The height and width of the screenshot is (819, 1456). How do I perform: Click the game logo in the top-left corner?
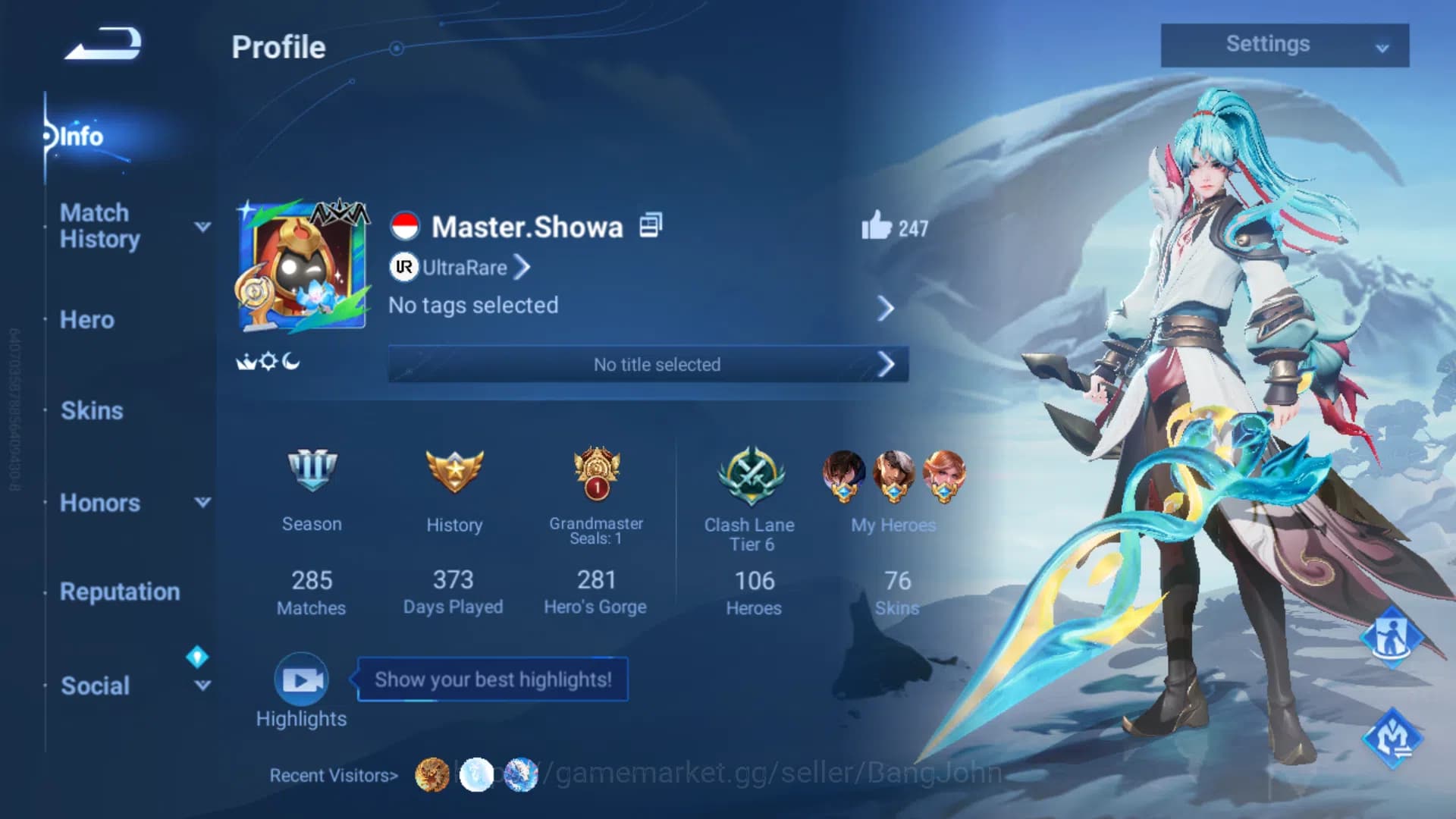point(102,43)
